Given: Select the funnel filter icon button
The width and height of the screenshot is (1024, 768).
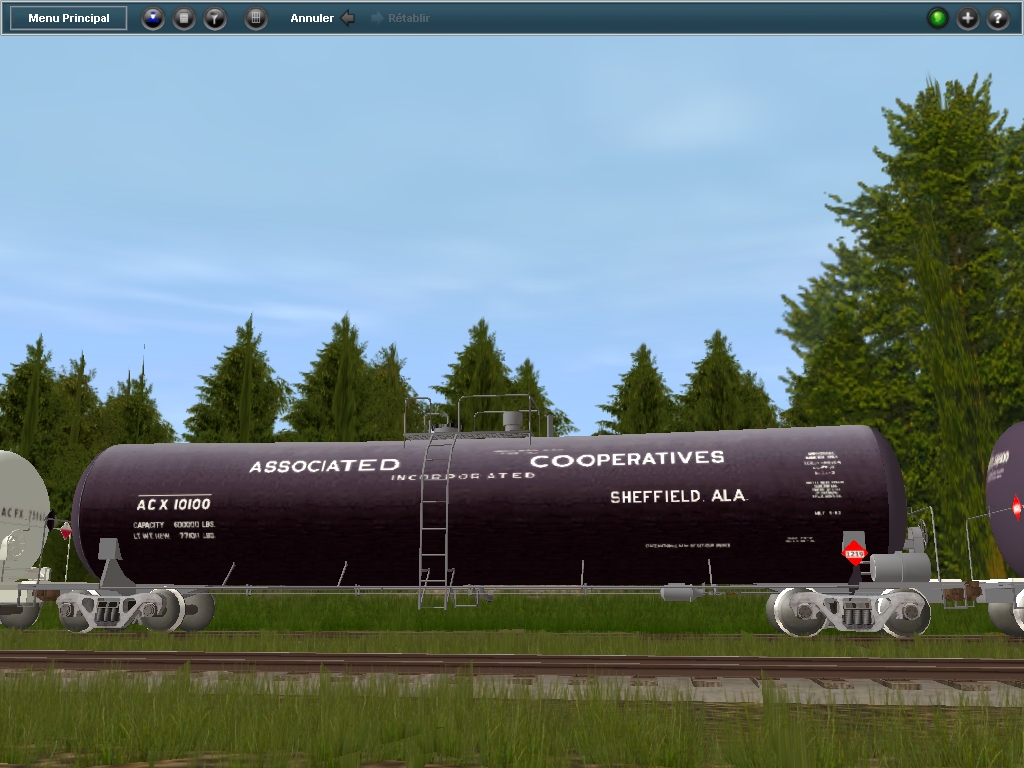Looking at the screenshot, I should tap(215, 18).
